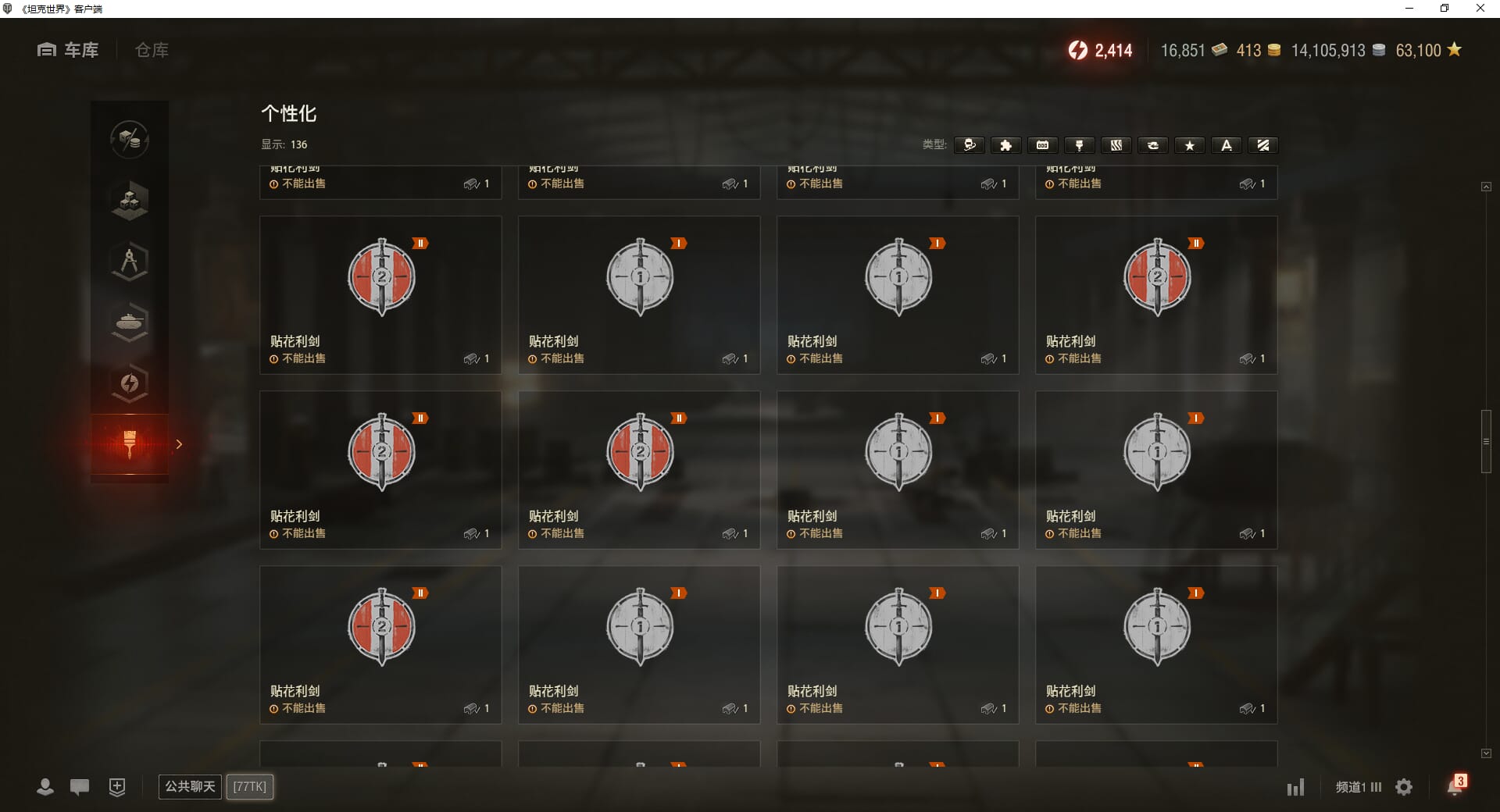The image size is (1500, 812).
Task: Open the [77TK] clan chat tab
Action: 250,786
